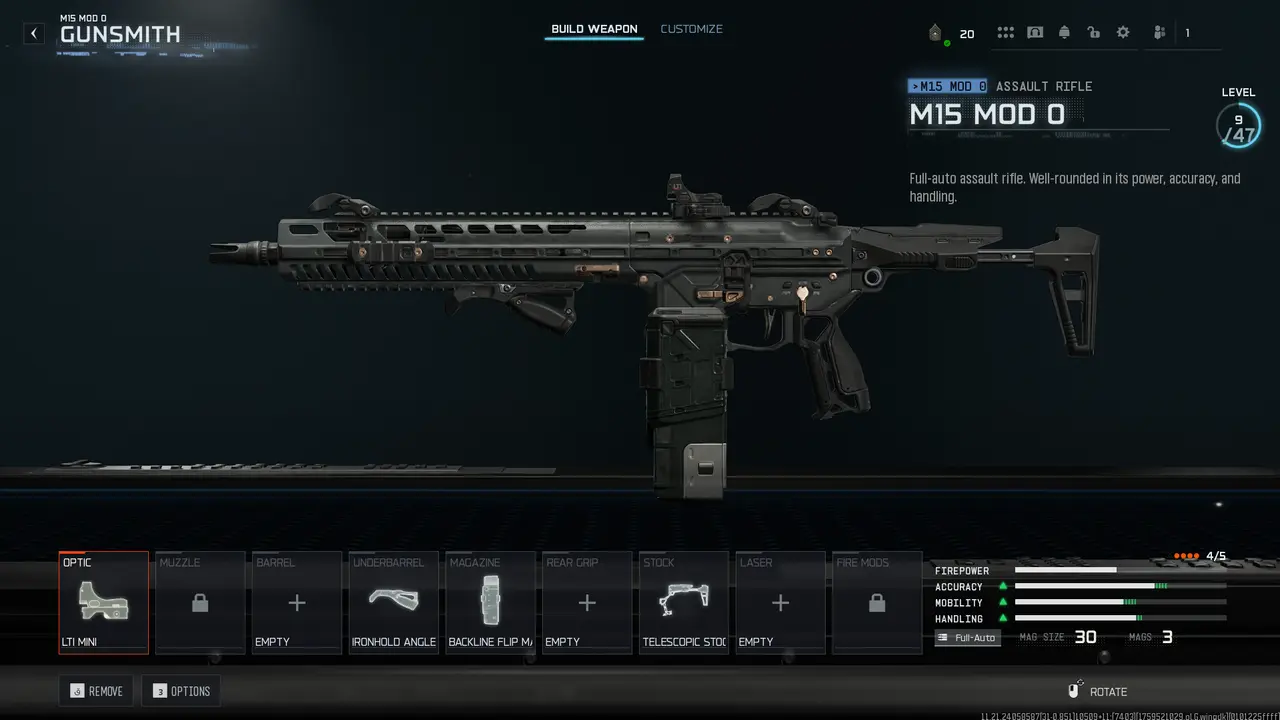Viewport: 1280px width, 720px height.
Task: Go back using the arrow beside Gunsmith
Action: [x=34, y=33]
